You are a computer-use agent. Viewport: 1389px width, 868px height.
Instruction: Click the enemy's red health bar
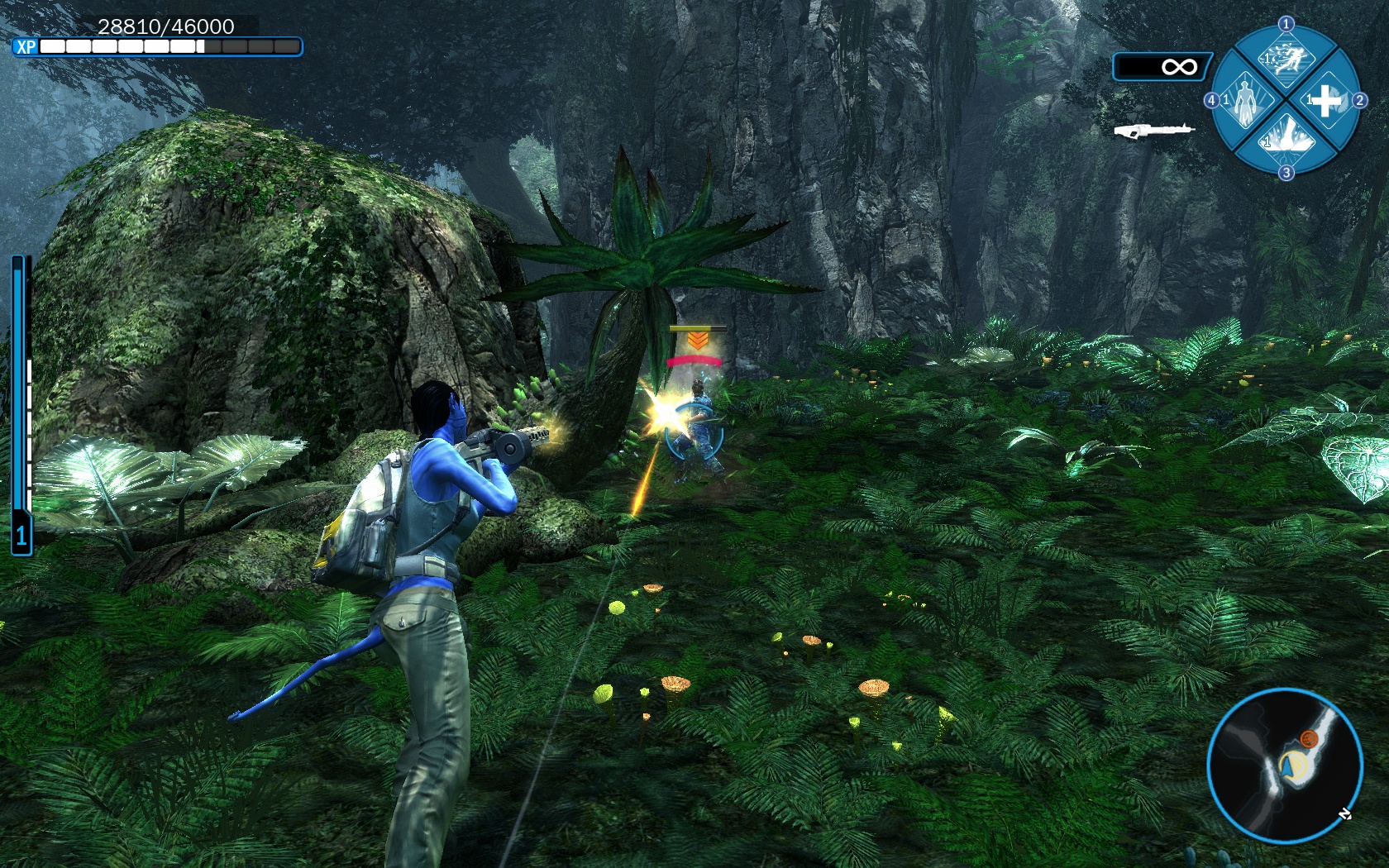coord(695,360)
